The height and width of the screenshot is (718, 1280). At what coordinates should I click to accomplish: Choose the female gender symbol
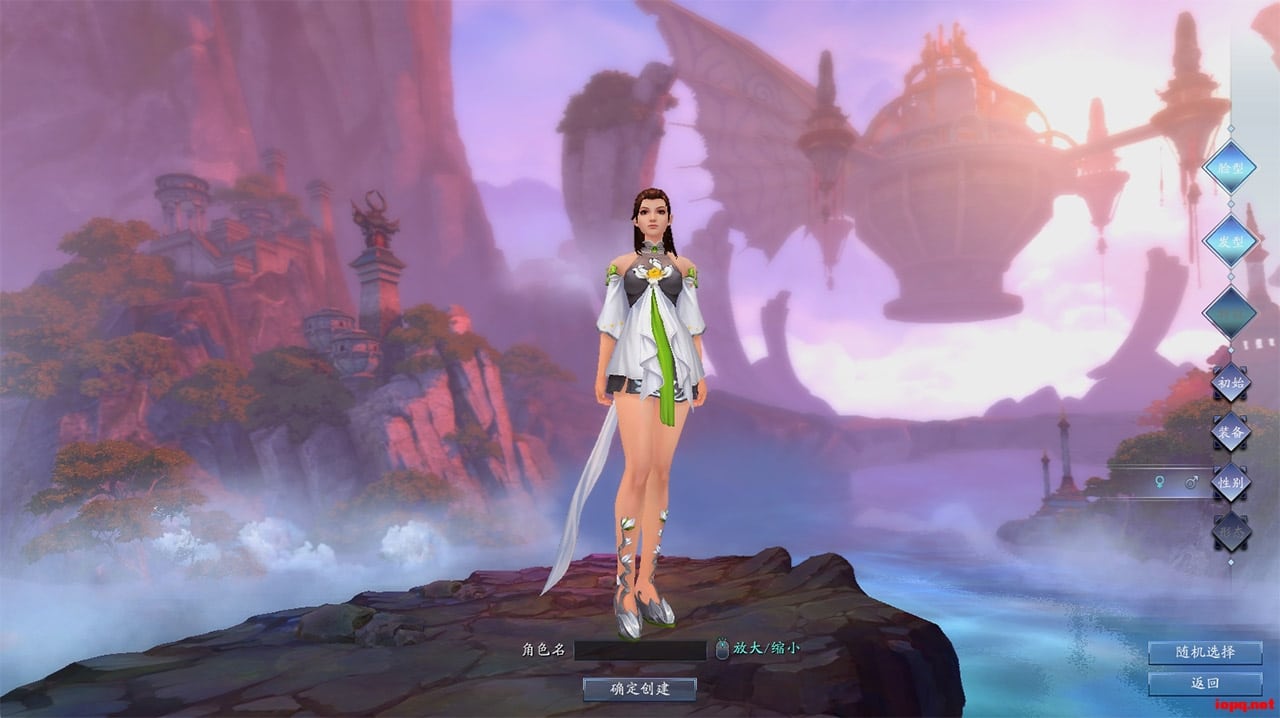[x=1160, y=482]
